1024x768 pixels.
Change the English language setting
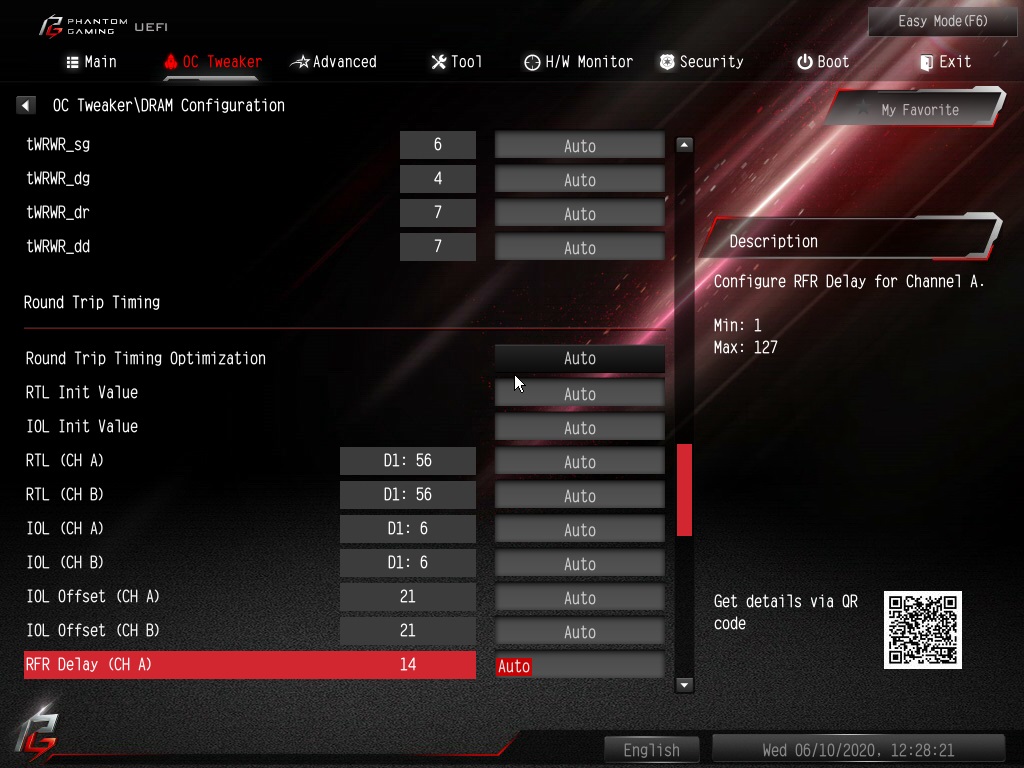652,750
